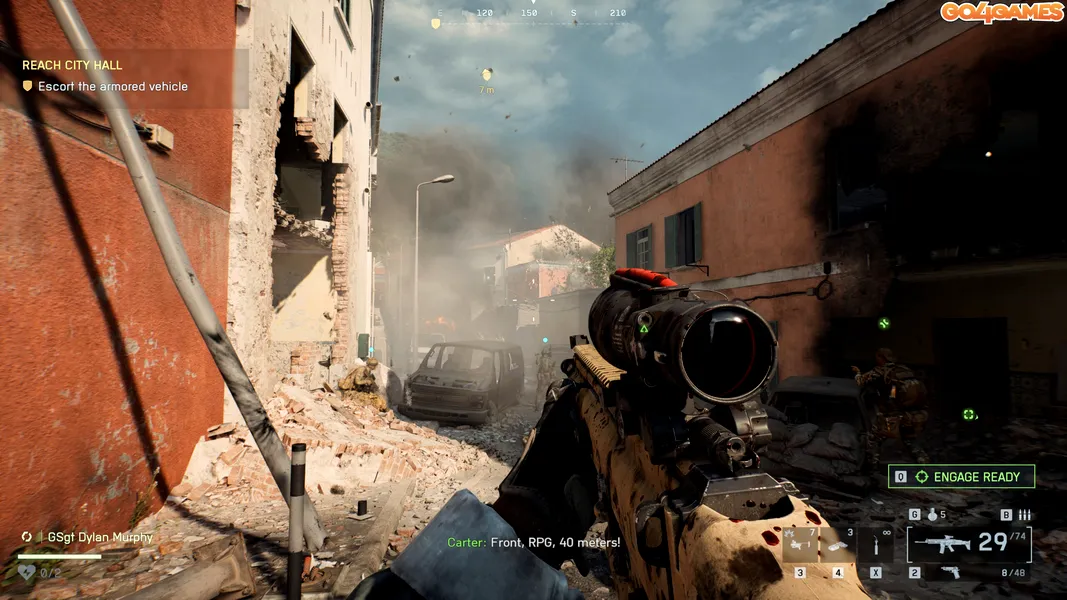
Task: Click the GSgt Dylan Murphy squad nameplate
Action: click(96, 537)
